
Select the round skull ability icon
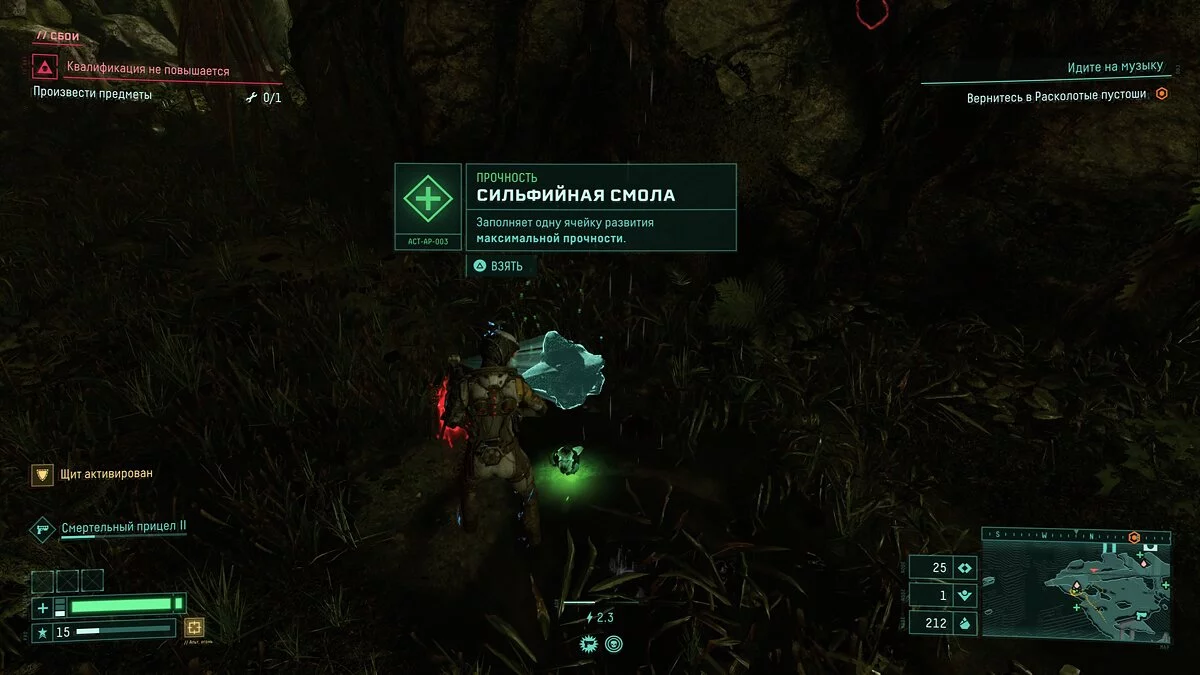[x=613, y=644]
